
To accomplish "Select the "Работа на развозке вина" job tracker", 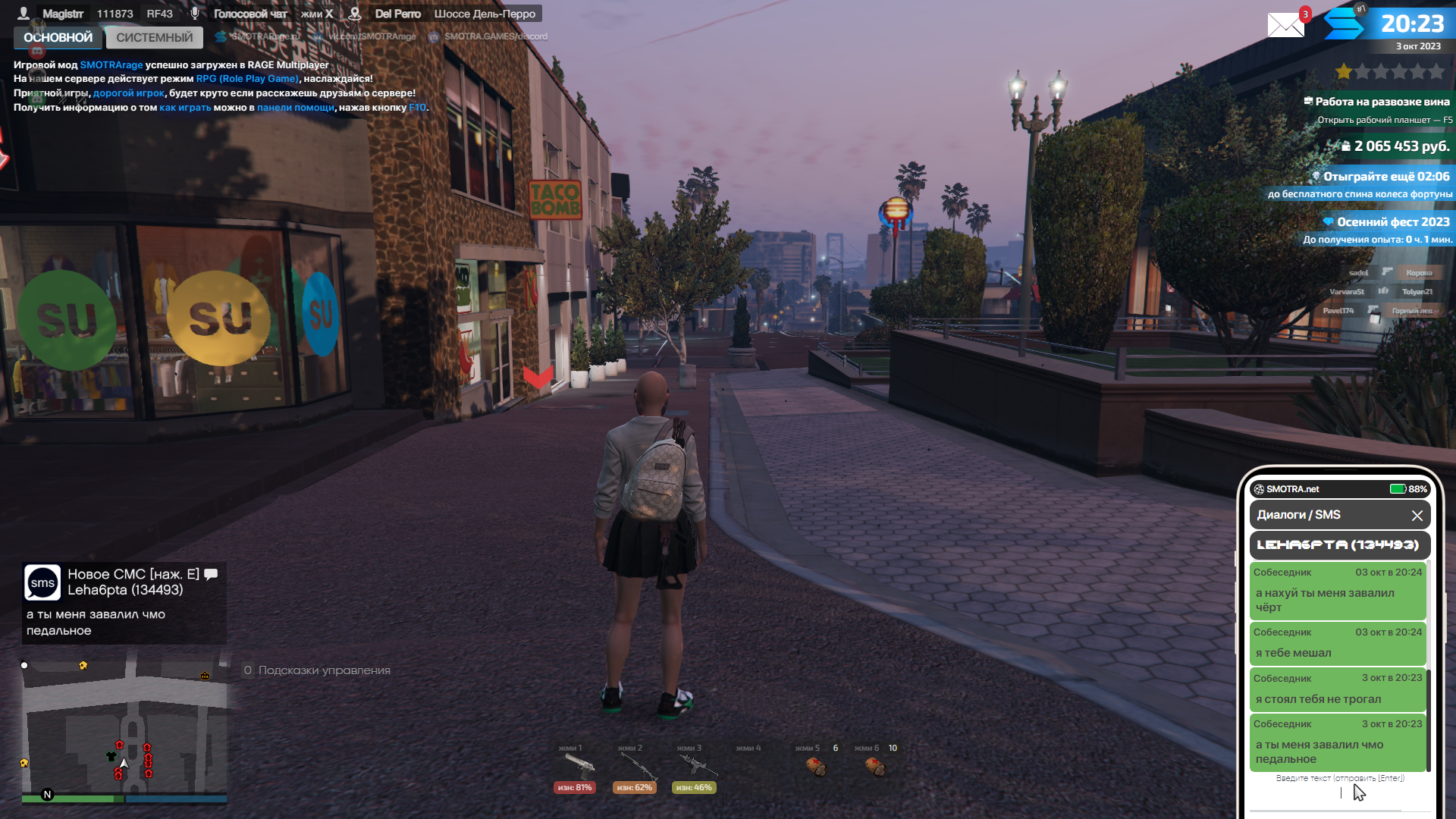I will click(x=1382, y=102).
